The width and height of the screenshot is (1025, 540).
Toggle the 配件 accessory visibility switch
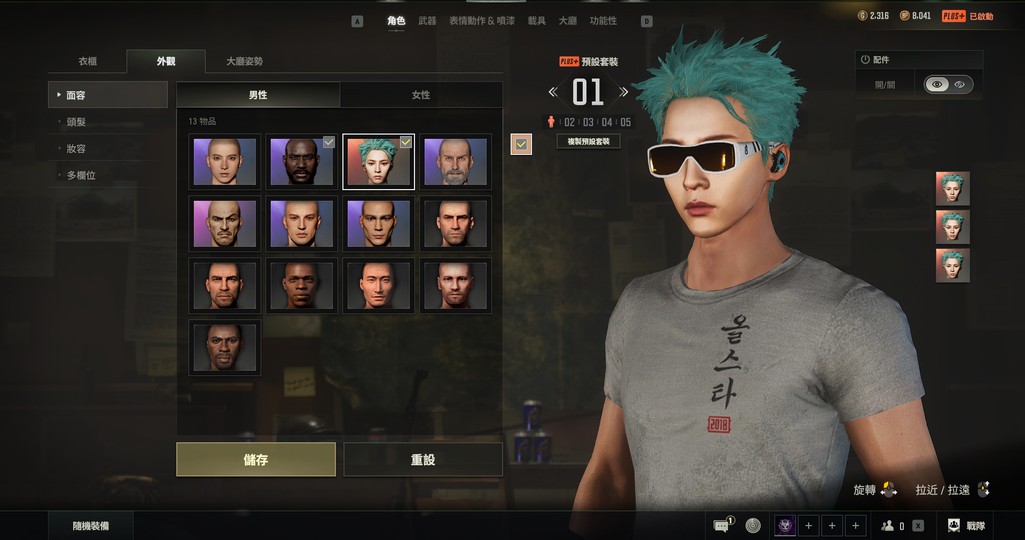[947, 85]
